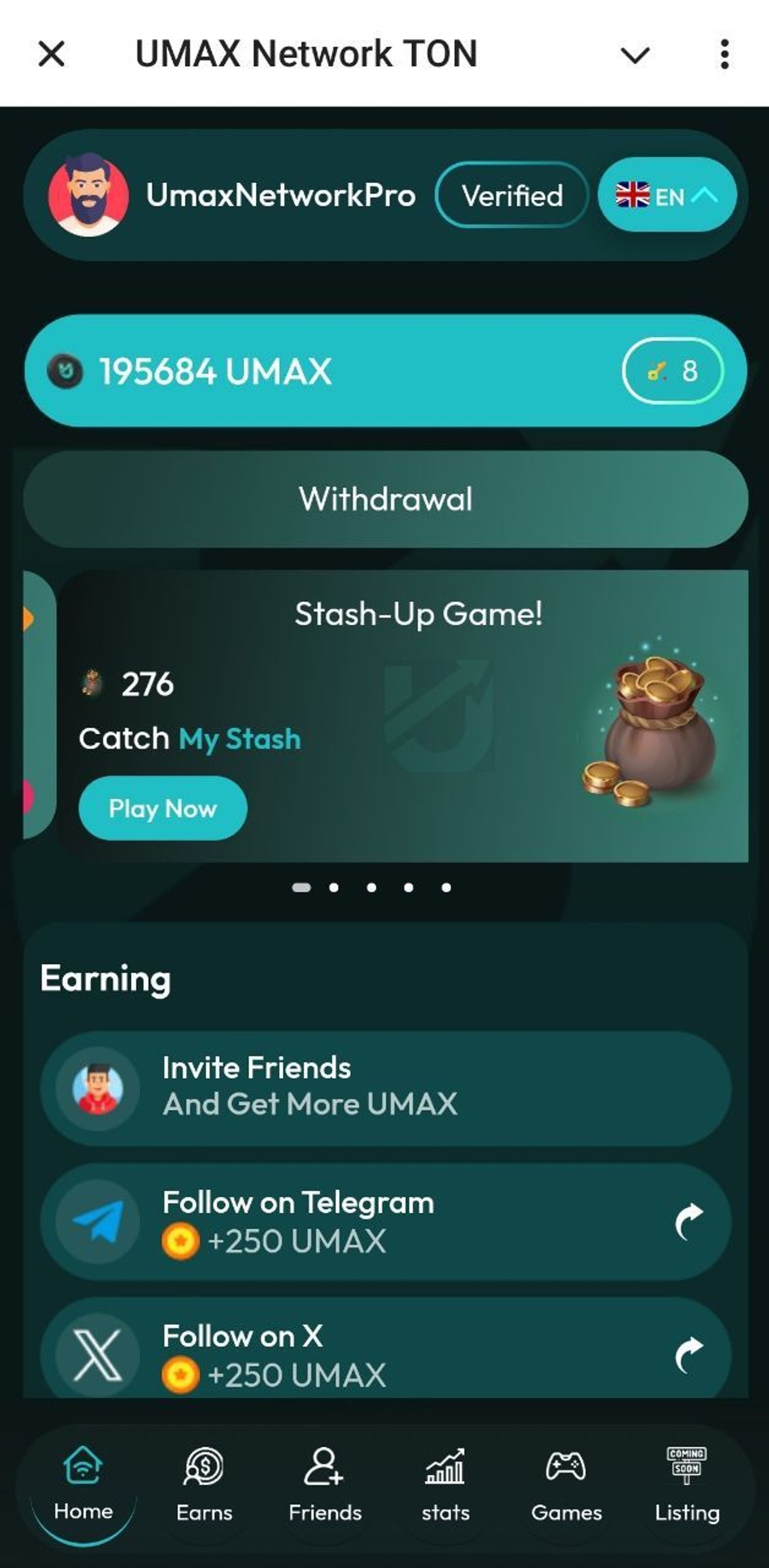Click the Telegram paper-plane icon
Viewport: 769px width, 1568px height.
pyautogui.click(x=96, y=1220)
